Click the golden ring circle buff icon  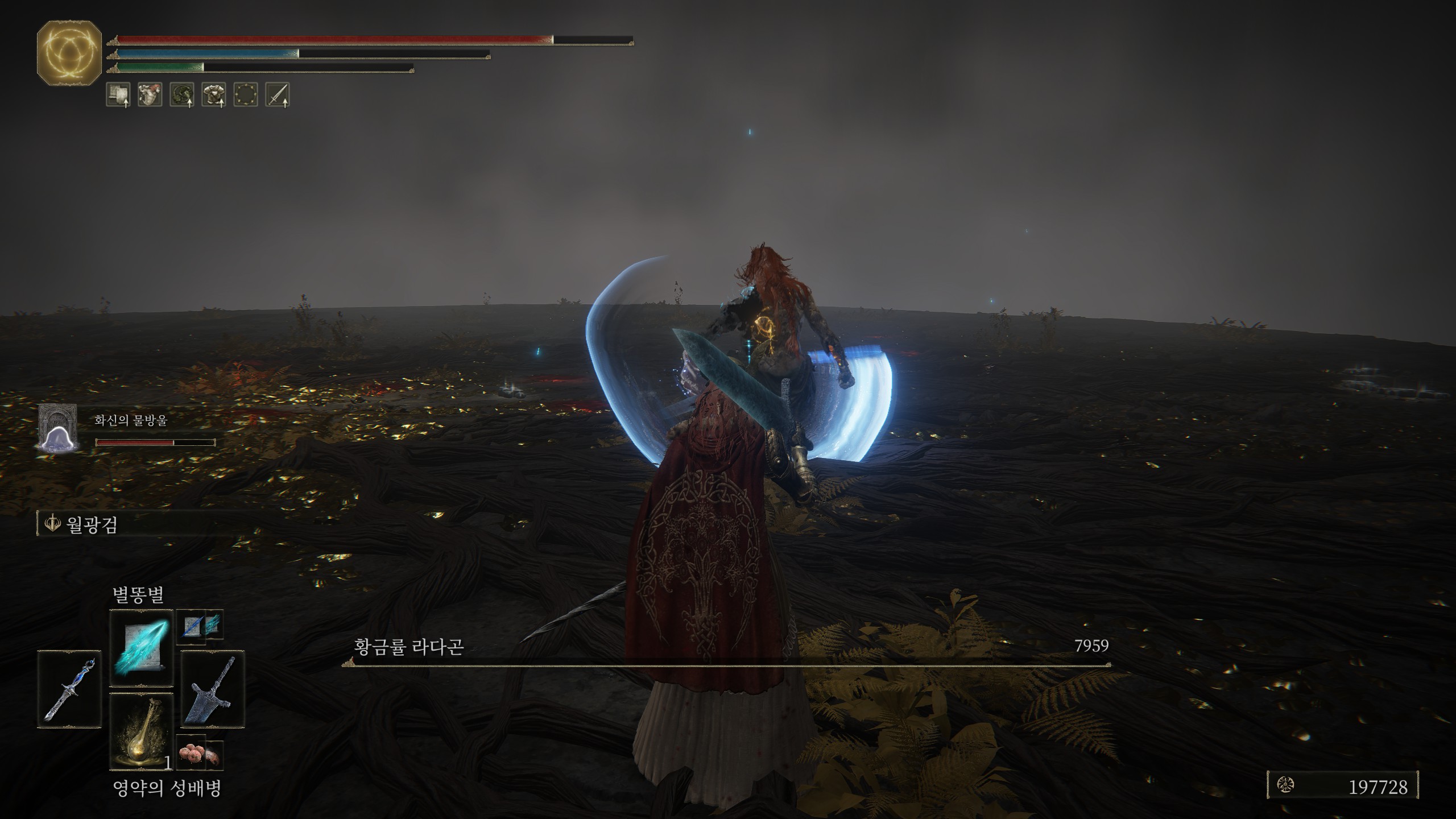[246, 94]
